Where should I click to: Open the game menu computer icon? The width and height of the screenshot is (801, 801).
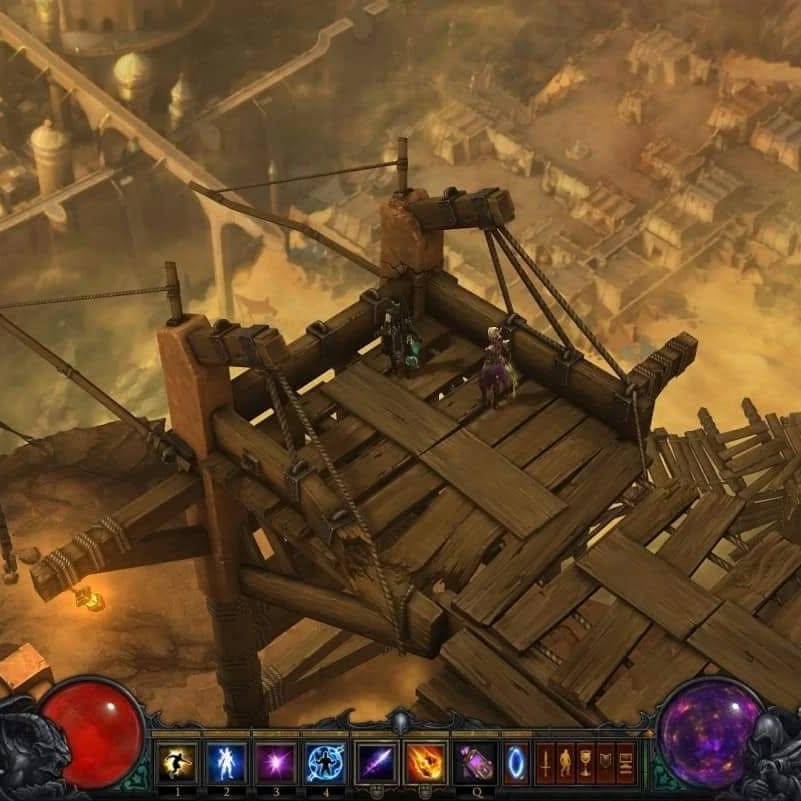[x=625, y=763]
